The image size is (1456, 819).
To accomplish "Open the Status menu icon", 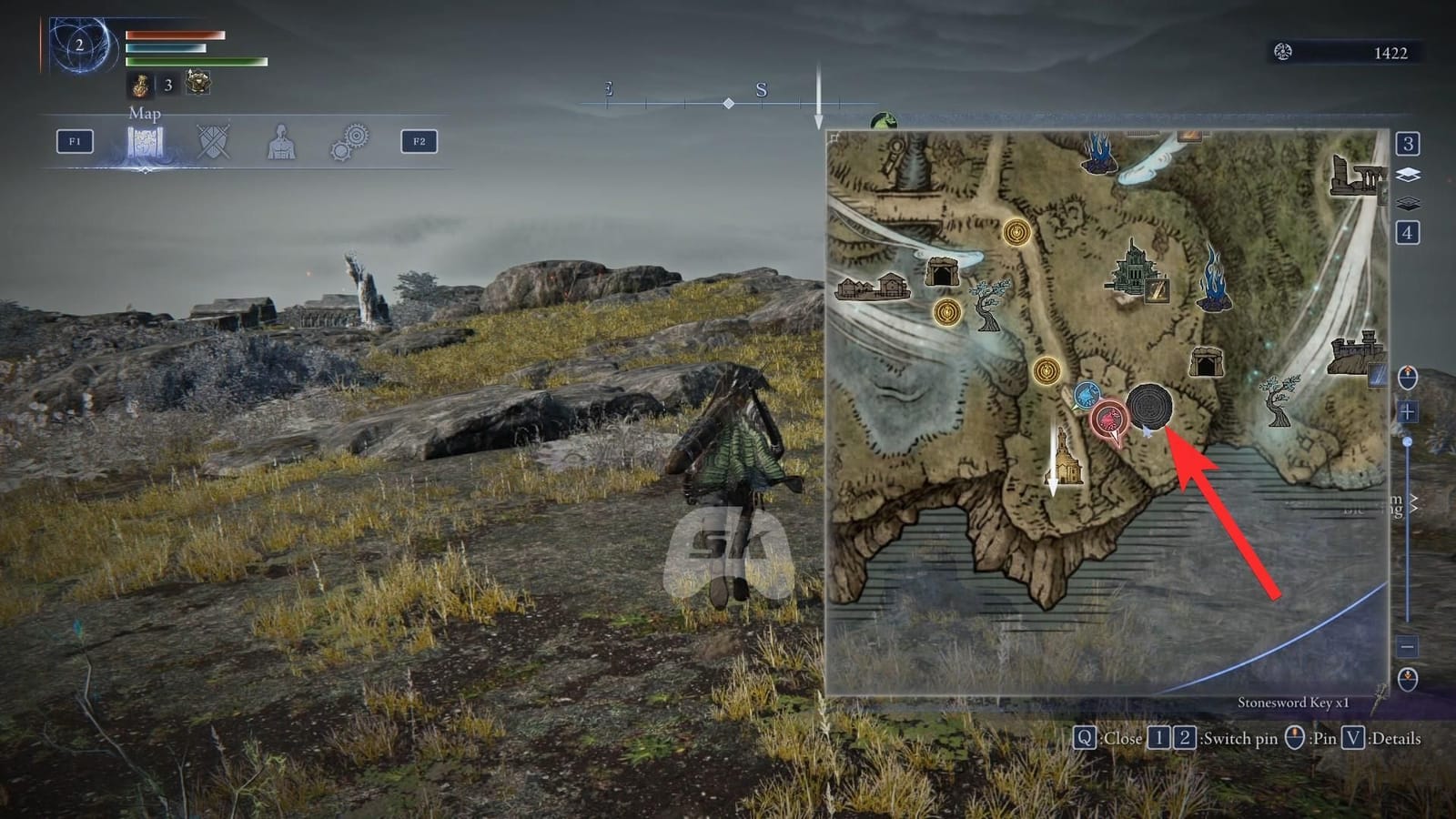I will tap(281, 142).
